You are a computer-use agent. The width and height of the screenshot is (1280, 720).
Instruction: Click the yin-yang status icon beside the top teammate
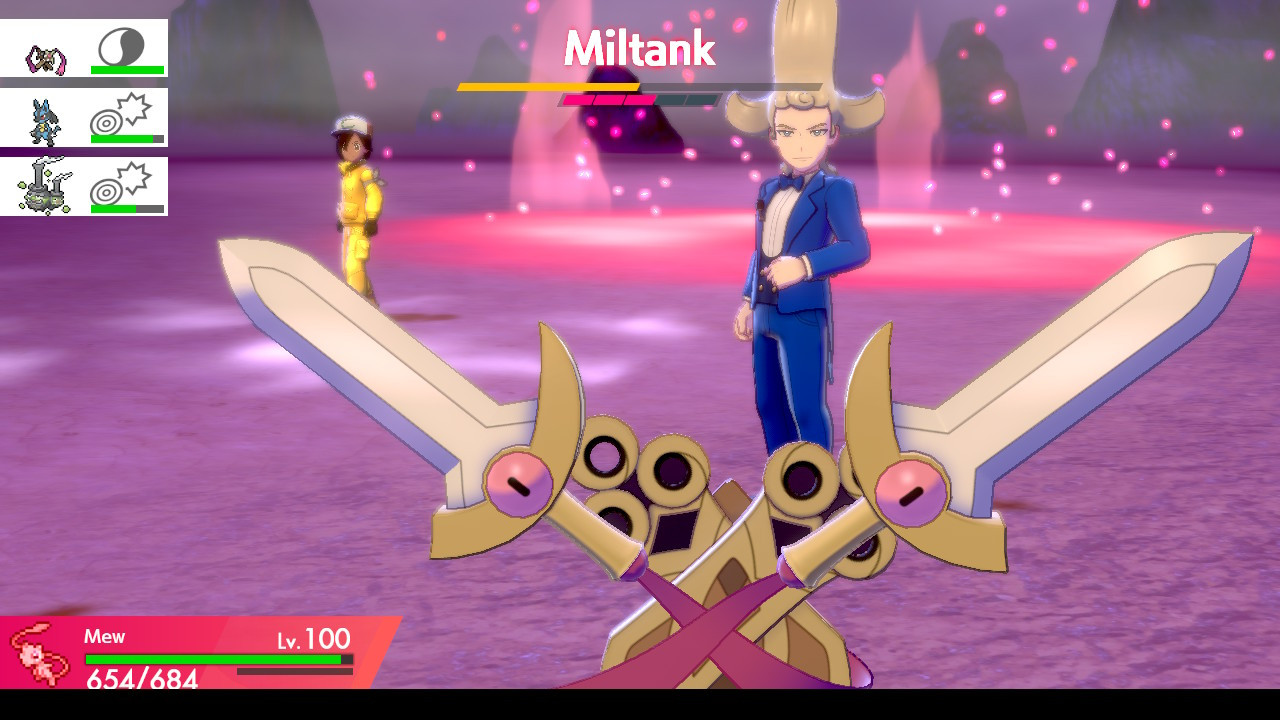122,44
